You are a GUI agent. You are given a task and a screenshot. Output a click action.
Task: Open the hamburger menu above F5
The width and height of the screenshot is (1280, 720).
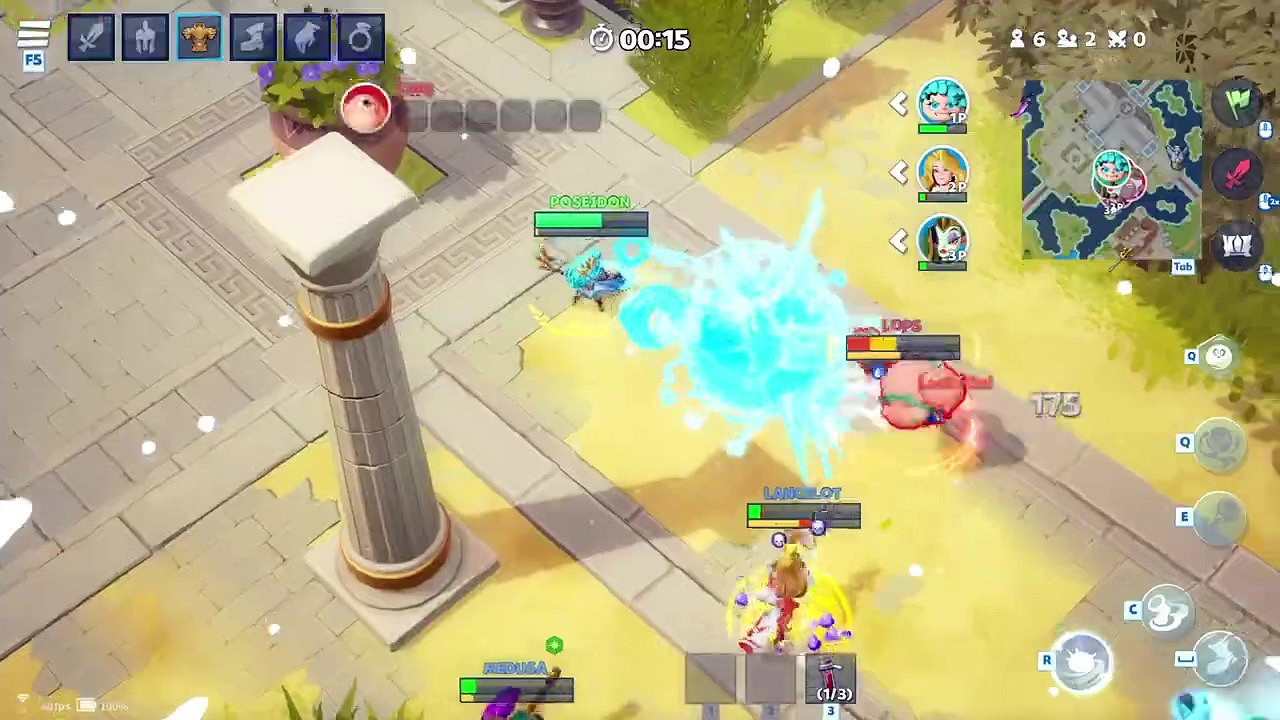click(36, 31)
